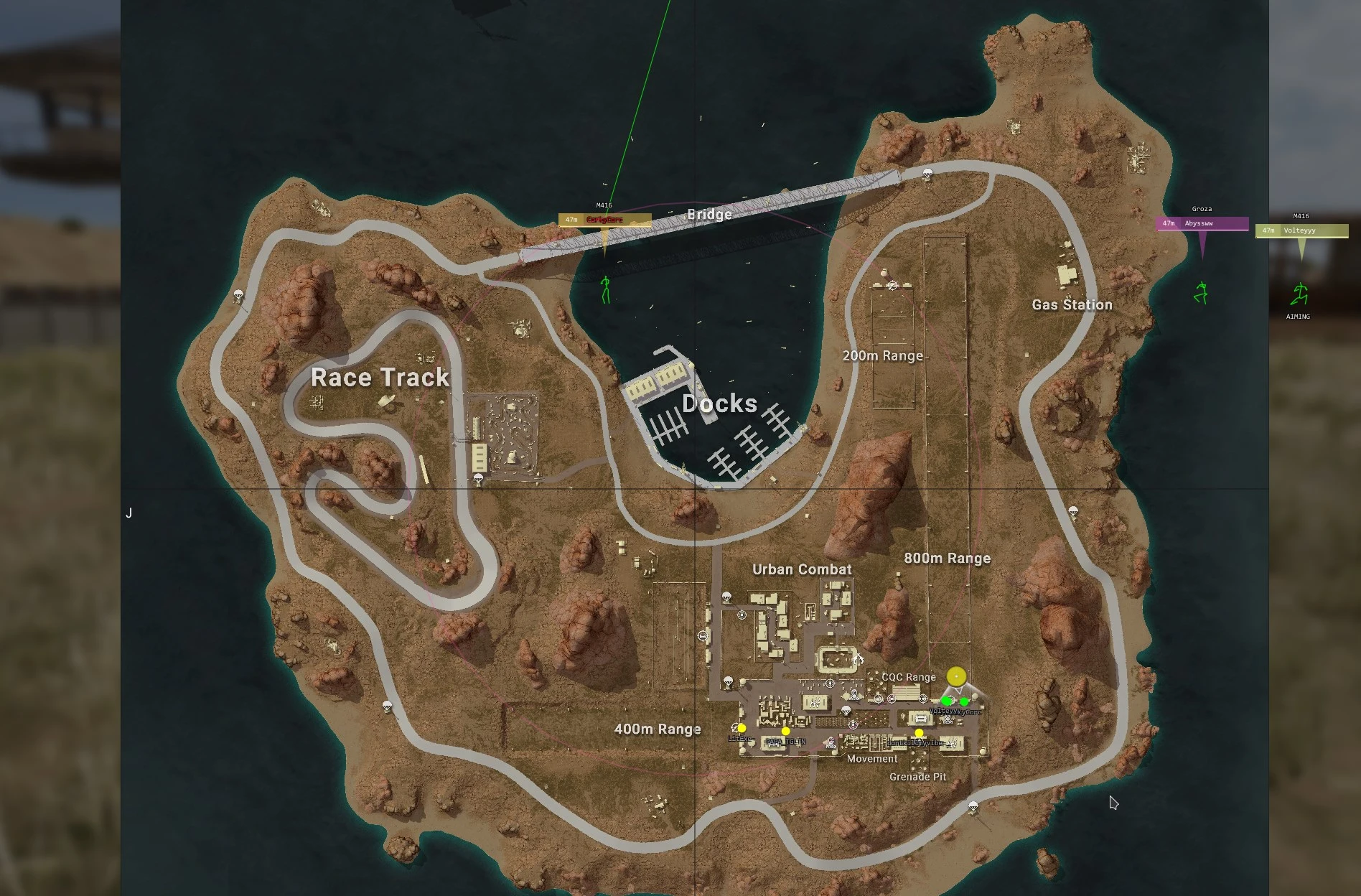Viewport: 1361px width, 896px height.
Task: Select the Docks location on the map
Action: click(719, 403)
